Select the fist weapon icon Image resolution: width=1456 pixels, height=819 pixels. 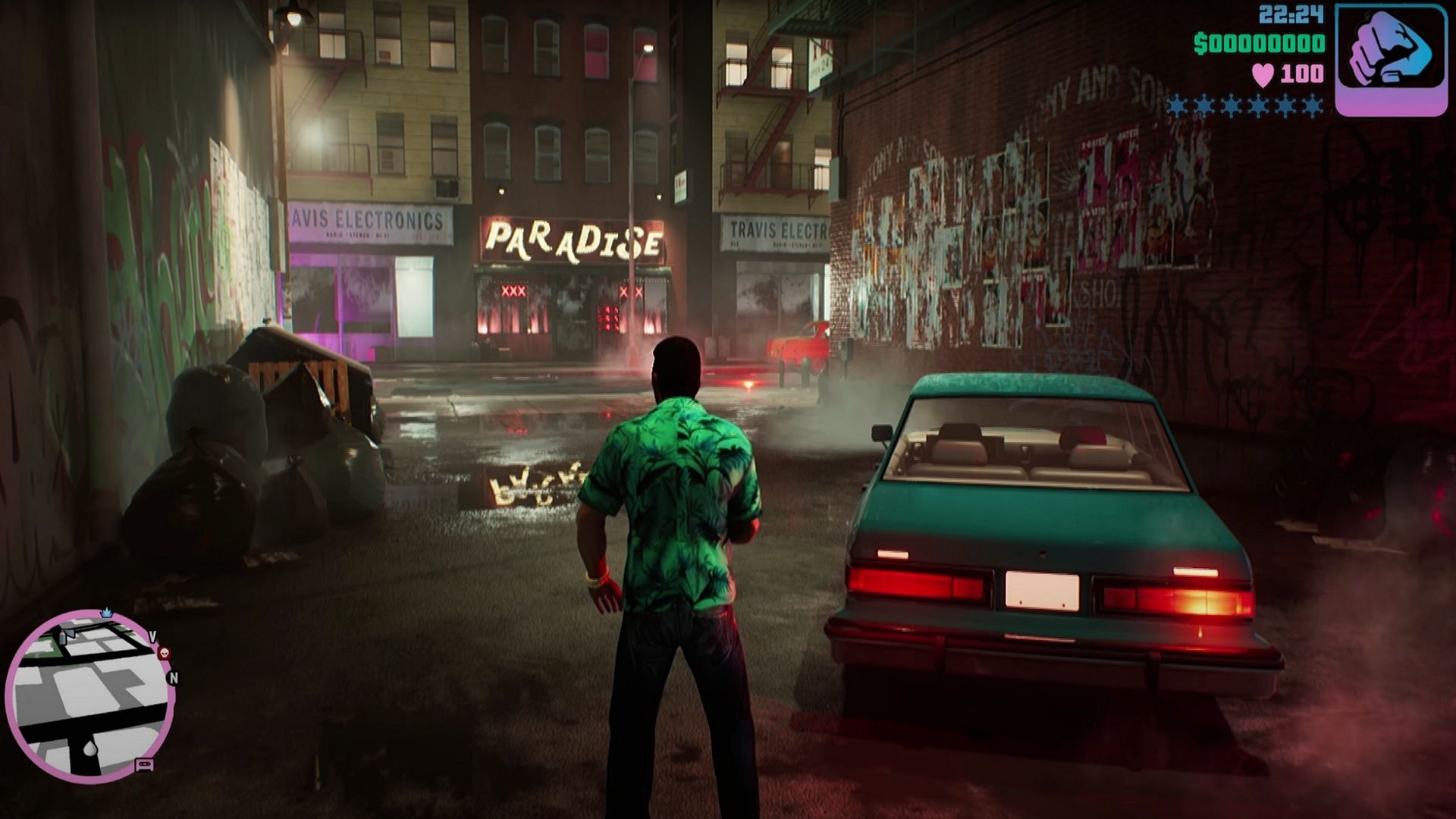click(1390, 59)
